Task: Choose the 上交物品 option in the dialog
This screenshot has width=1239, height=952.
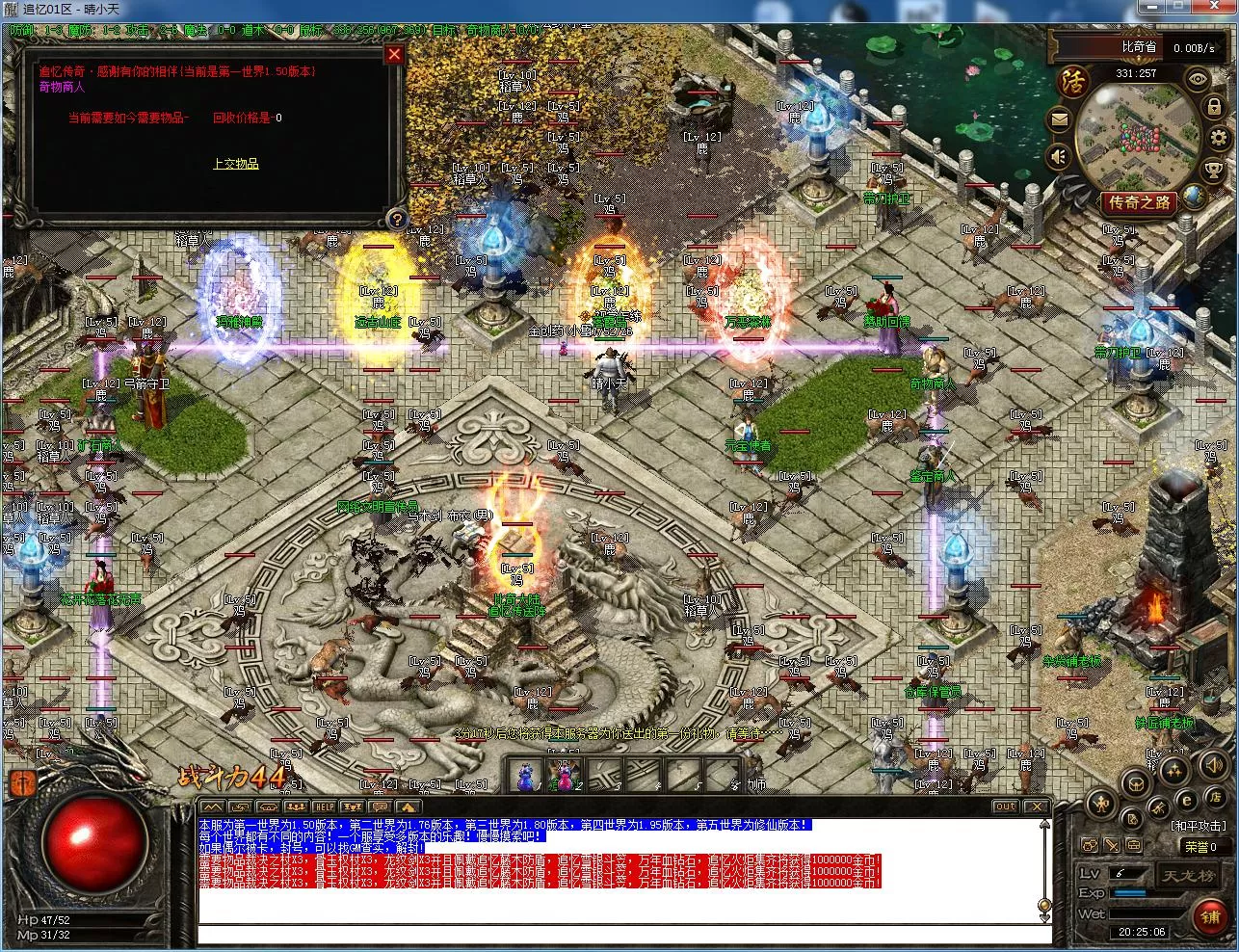Action: (236, 164)
